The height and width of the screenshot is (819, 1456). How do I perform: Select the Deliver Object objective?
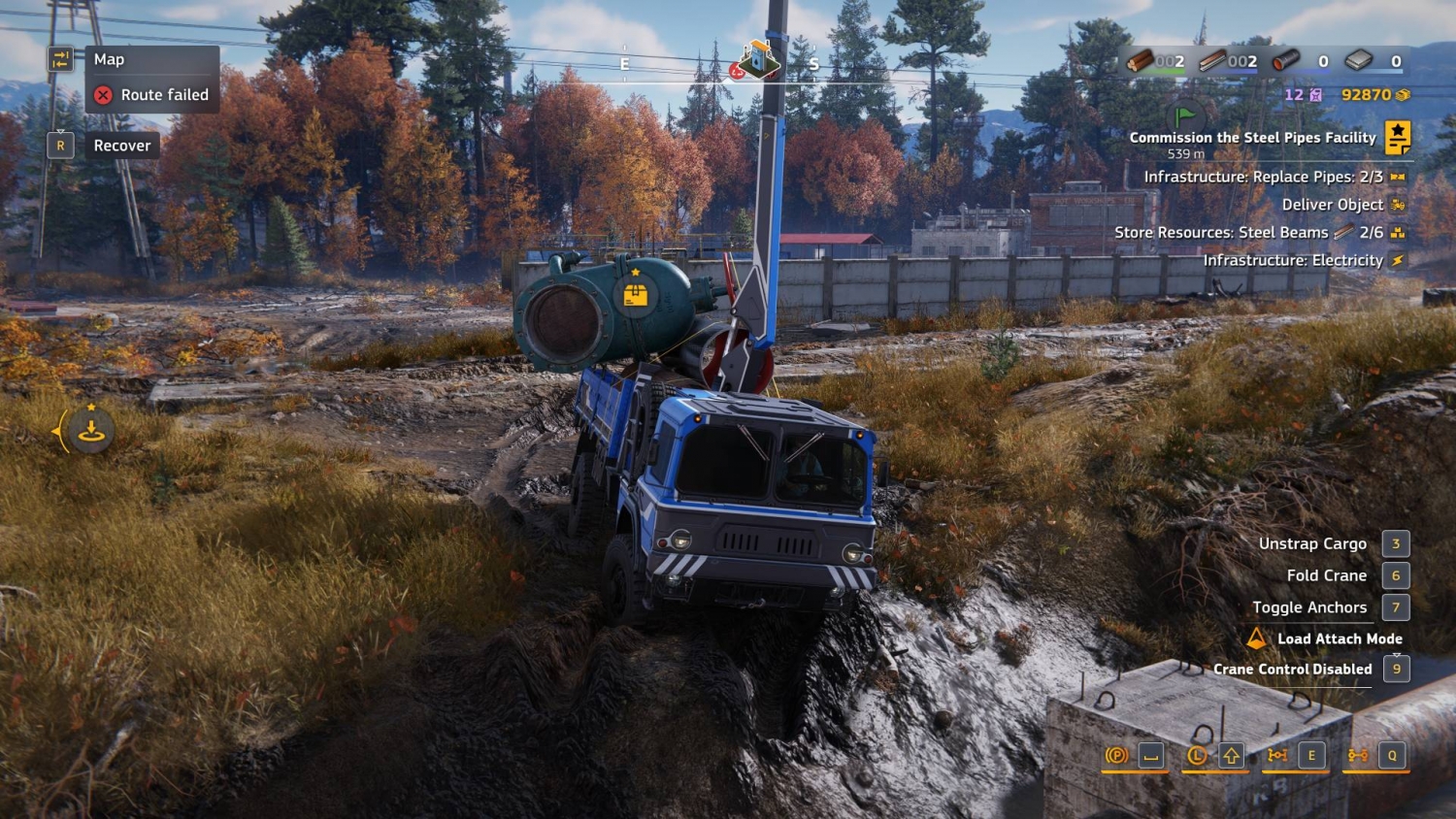(x=1332, y=205)
